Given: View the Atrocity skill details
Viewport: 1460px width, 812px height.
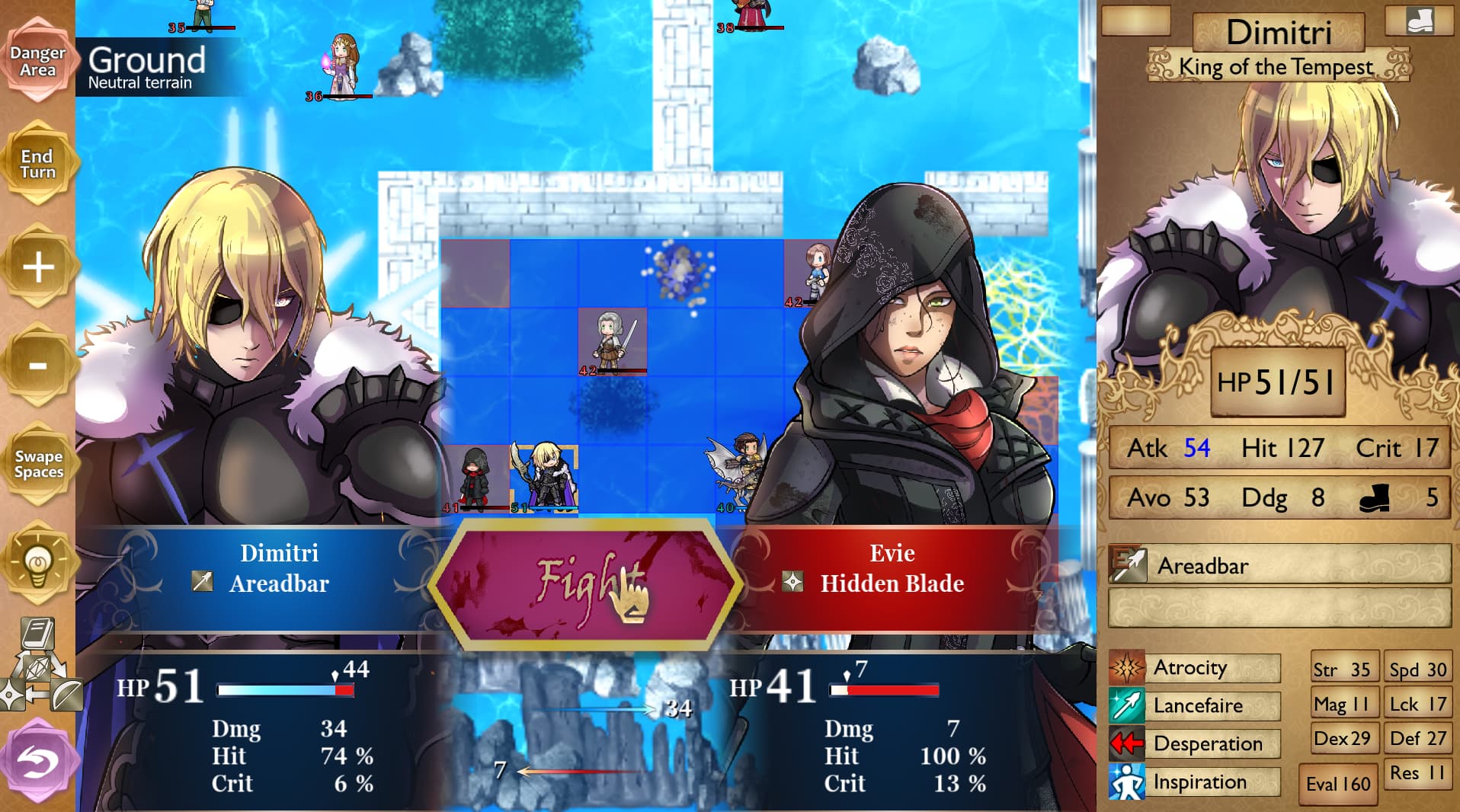Looking at the screenshot, I should tap(1194, 668).
